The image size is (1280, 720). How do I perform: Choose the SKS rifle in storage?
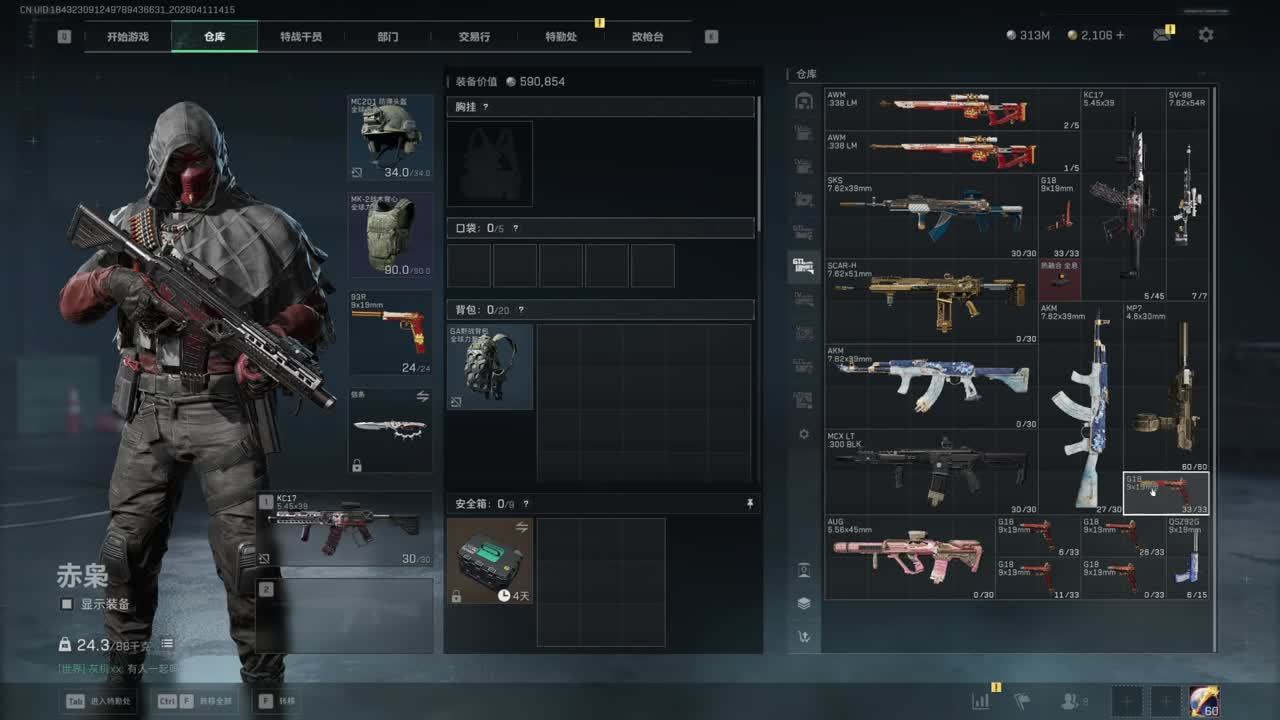(930, 216)
